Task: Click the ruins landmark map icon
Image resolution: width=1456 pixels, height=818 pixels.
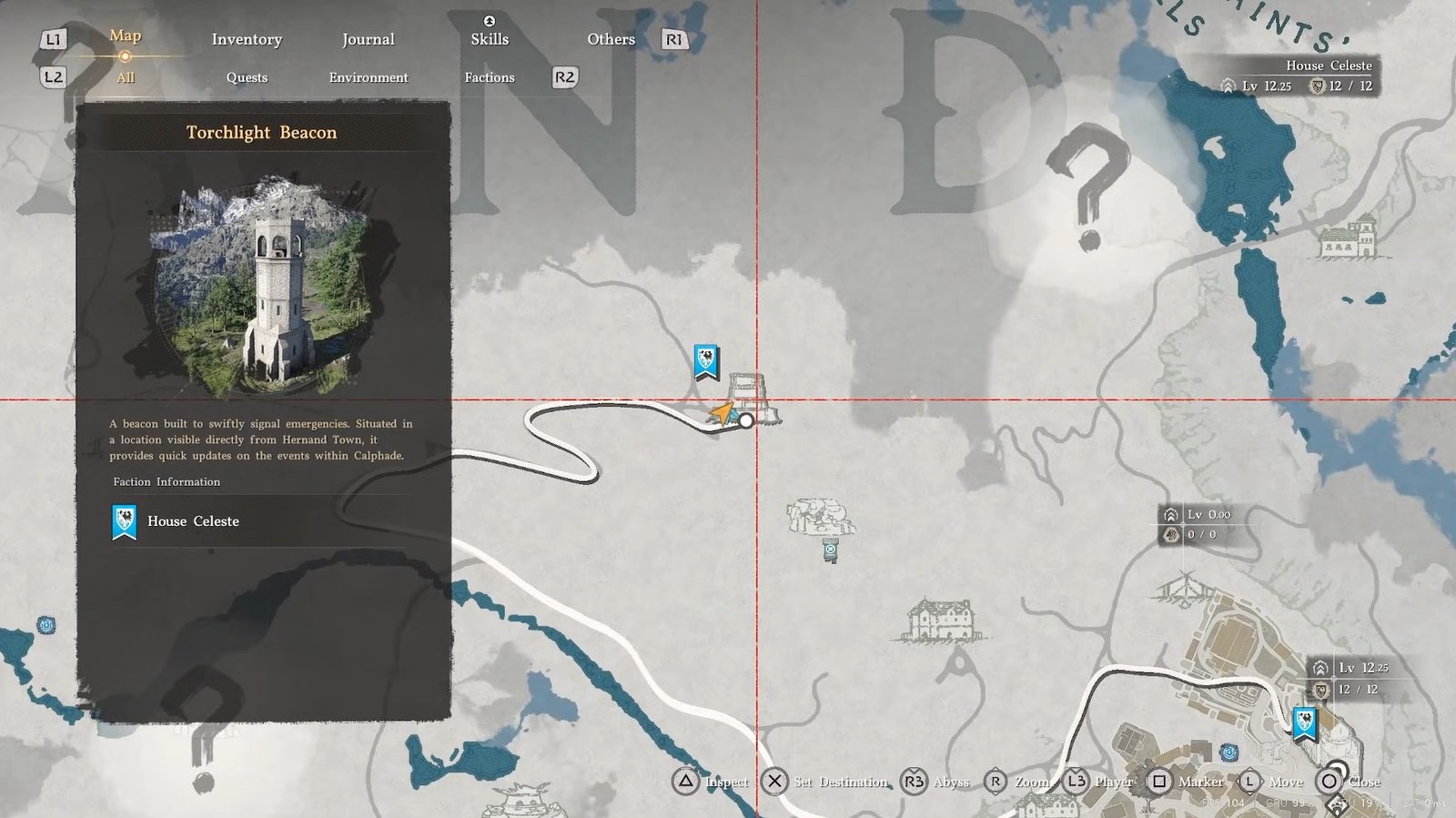Action: coord(820,516)
